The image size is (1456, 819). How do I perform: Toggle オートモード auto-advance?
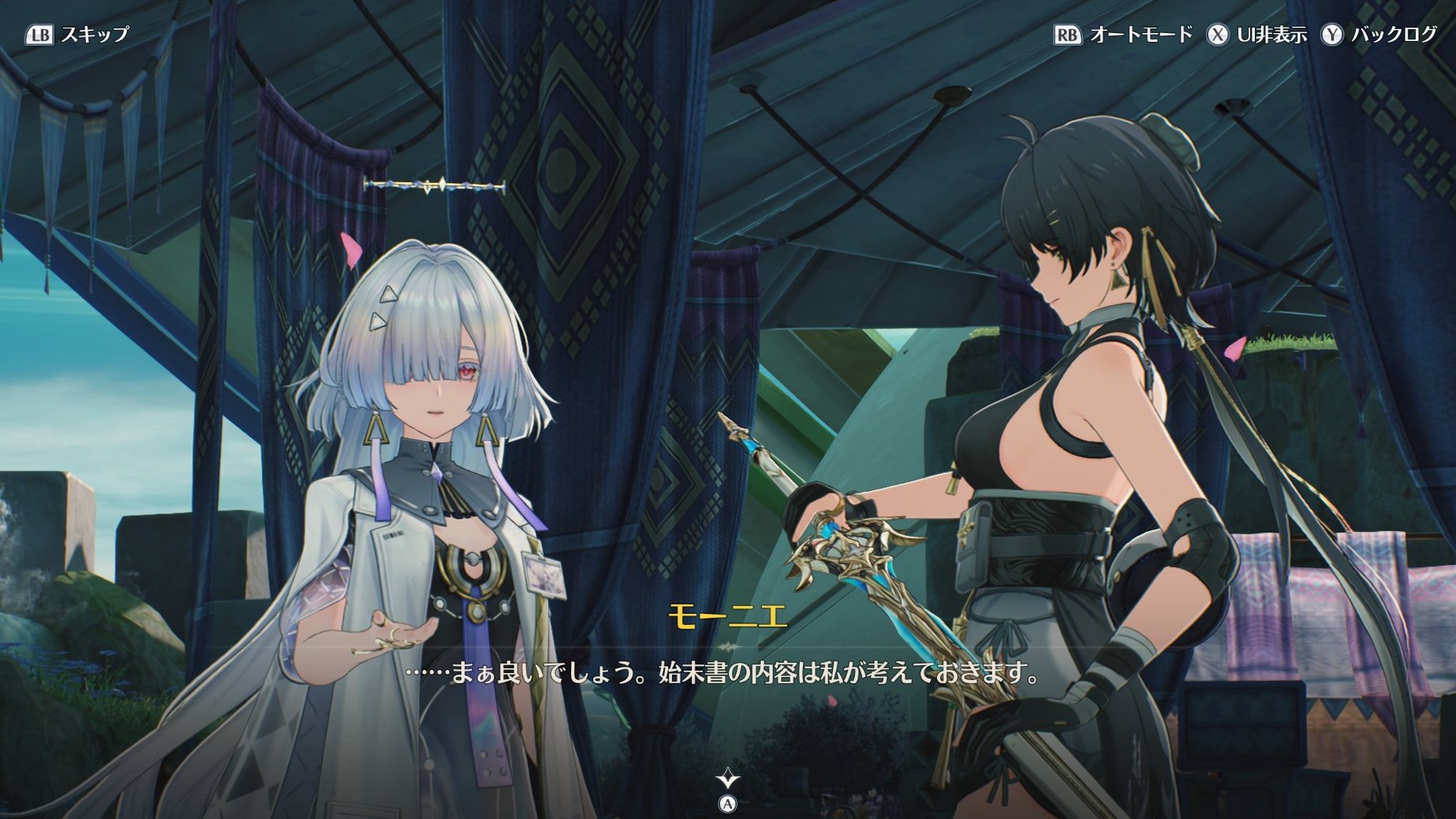(x=1123, y=35)
